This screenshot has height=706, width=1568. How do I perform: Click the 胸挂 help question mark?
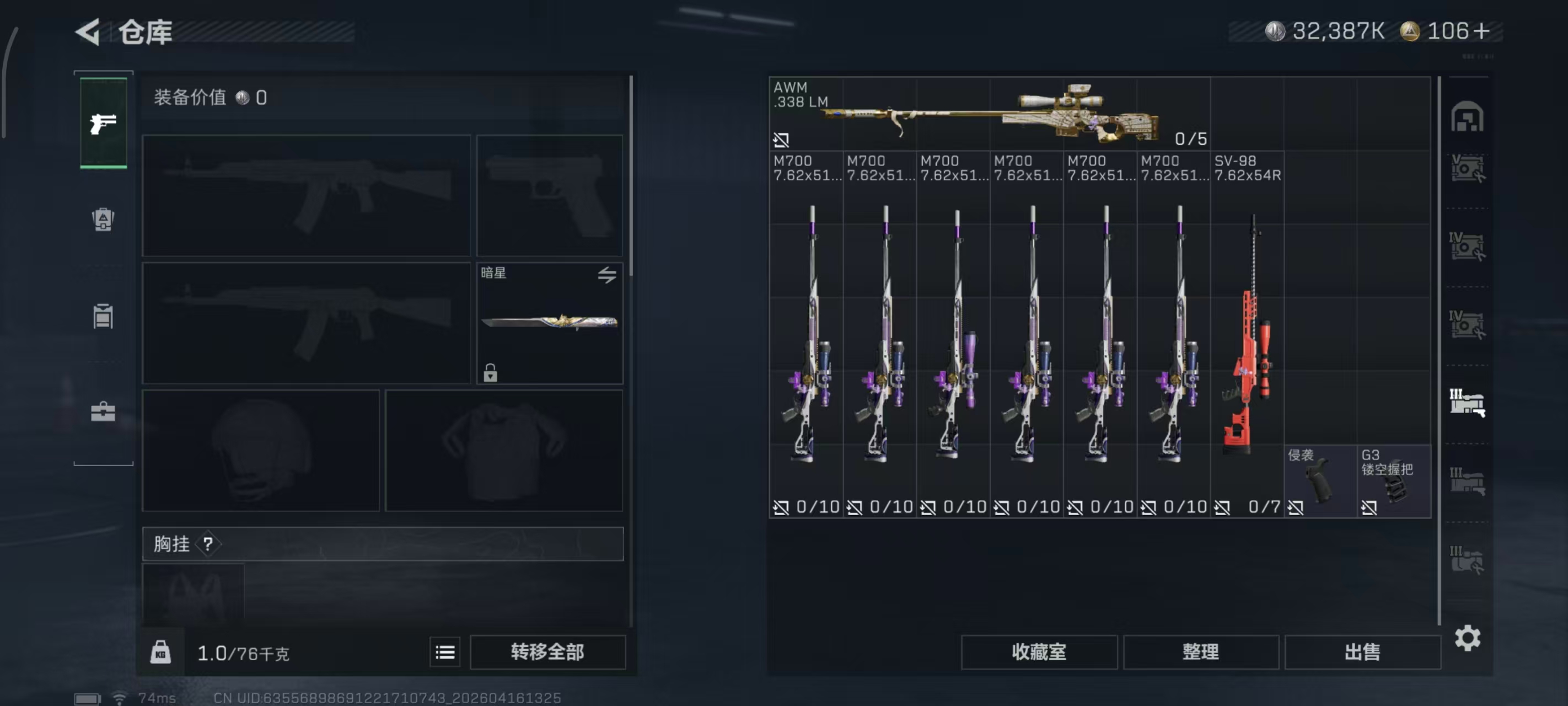click(x=208, y=543)
